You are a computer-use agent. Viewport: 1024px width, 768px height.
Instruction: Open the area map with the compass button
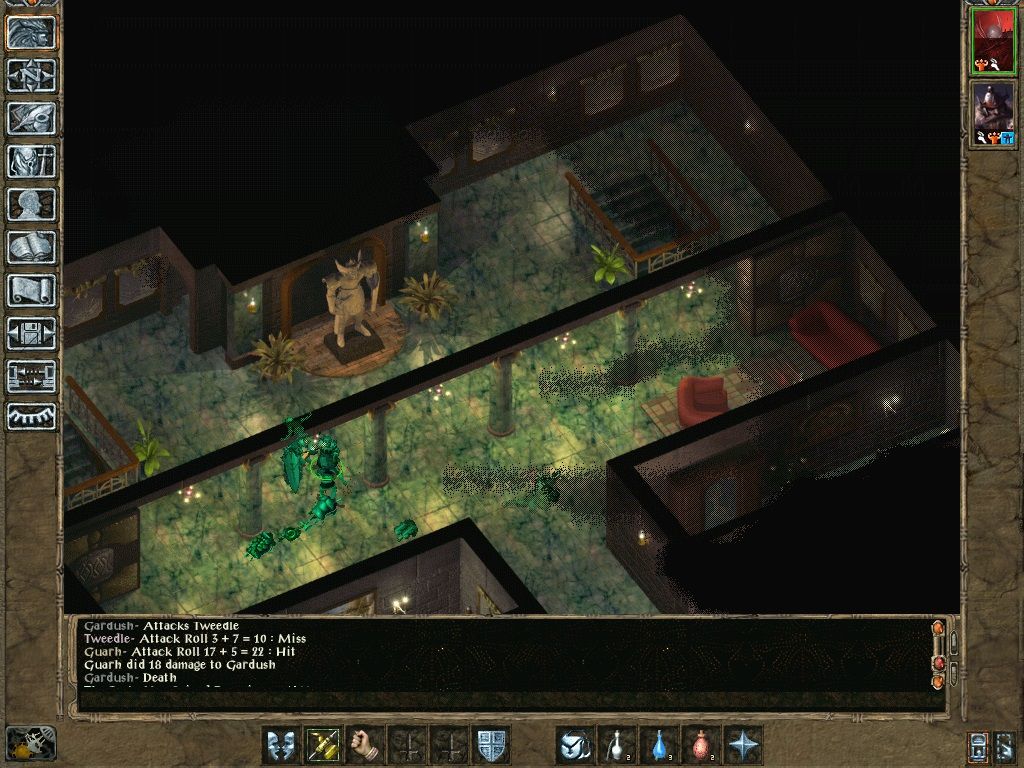[x=32, y=75]
